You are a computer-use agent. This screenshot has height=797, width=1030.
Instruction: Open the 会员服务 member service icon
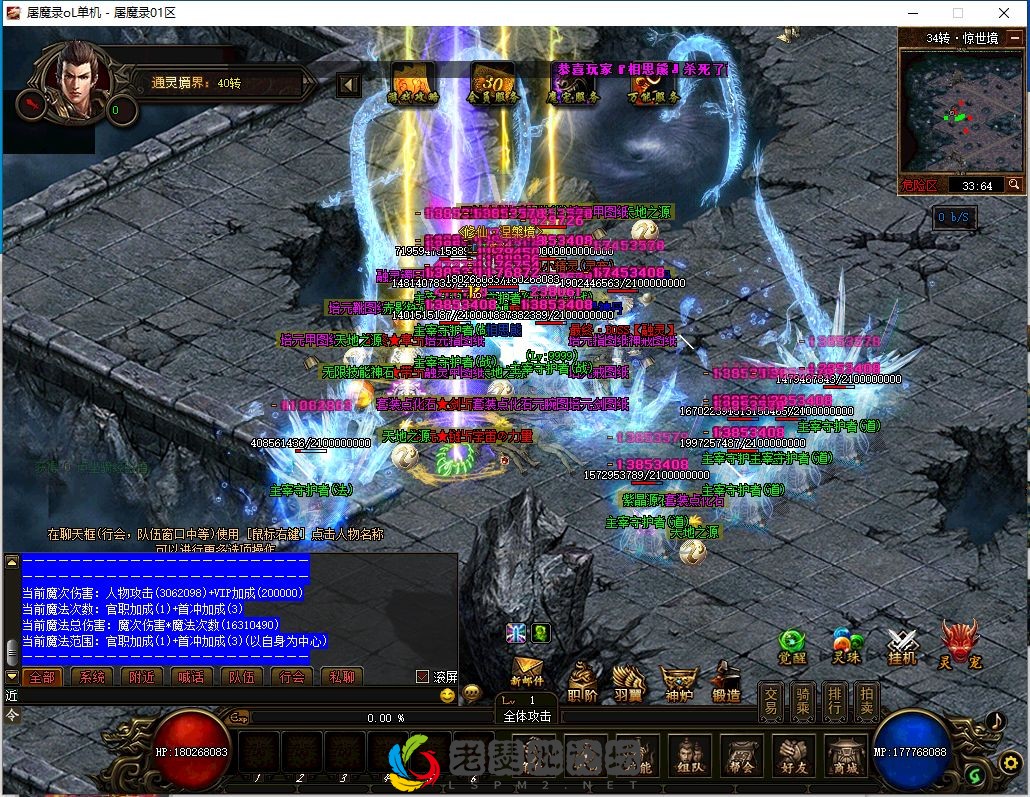492,84
